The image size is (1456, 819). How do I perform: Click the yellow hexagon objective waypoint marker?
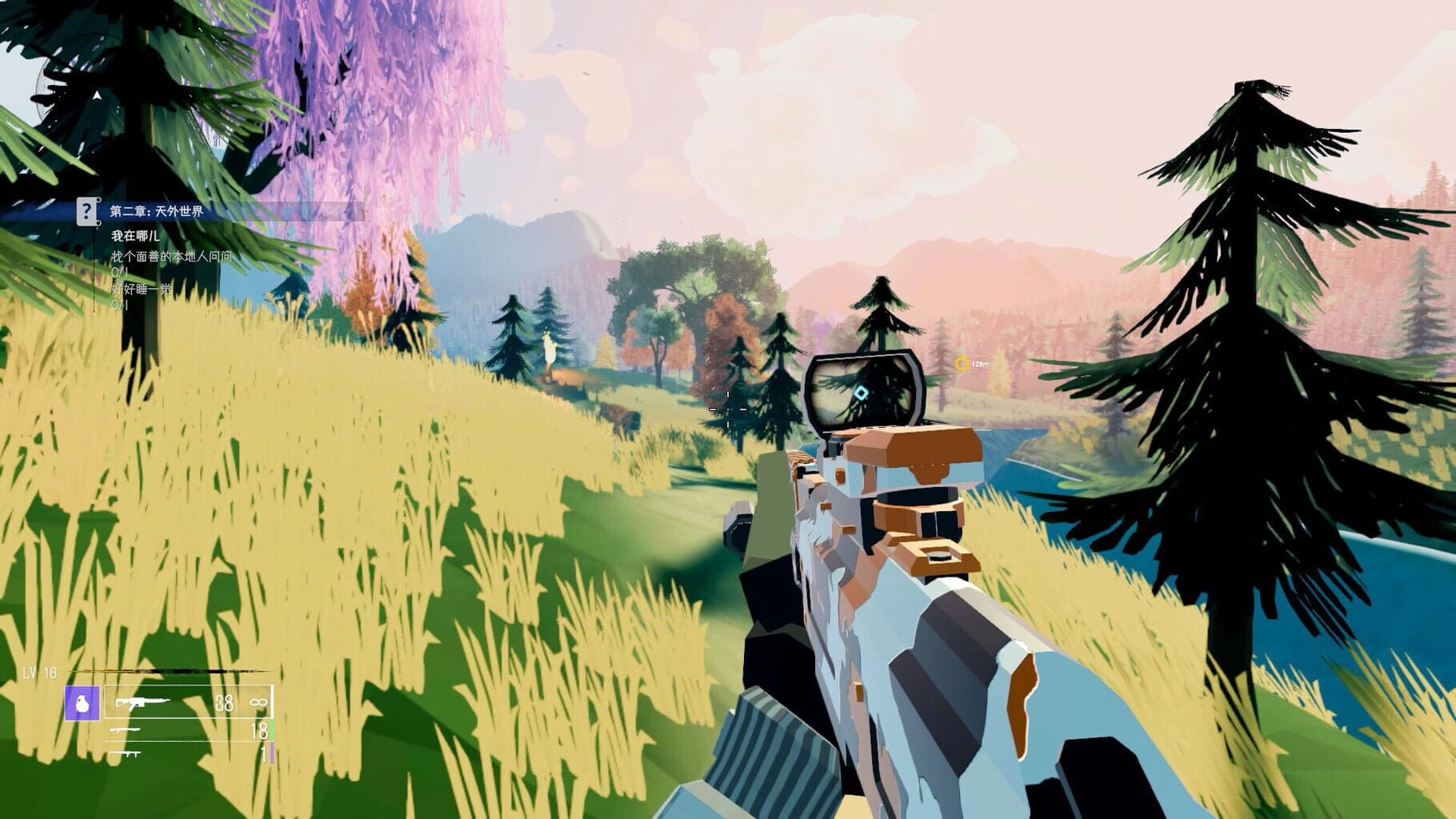[x=962, y=364]
